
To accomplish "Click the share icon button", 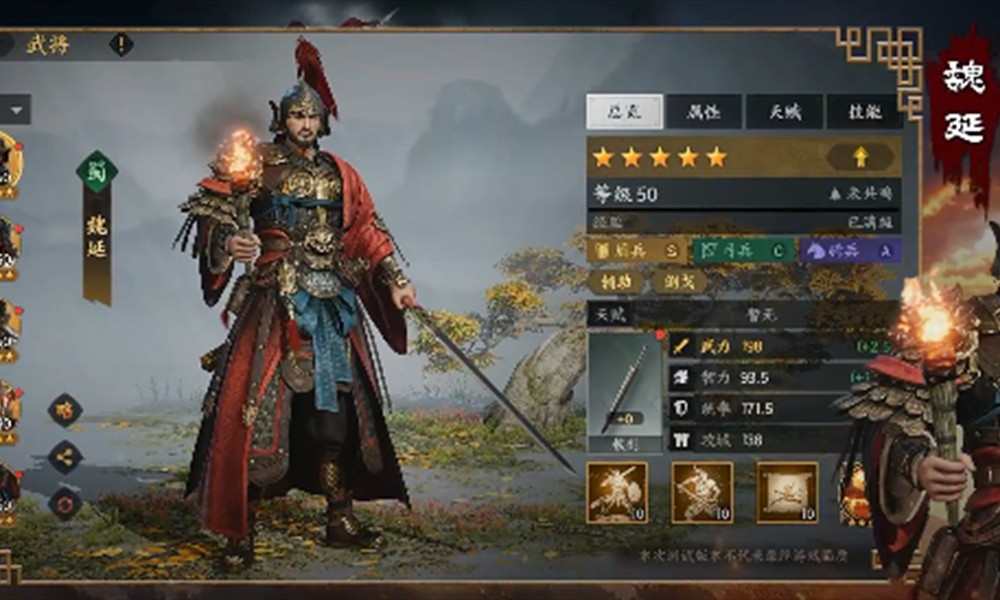I will (x=66, y=457).
